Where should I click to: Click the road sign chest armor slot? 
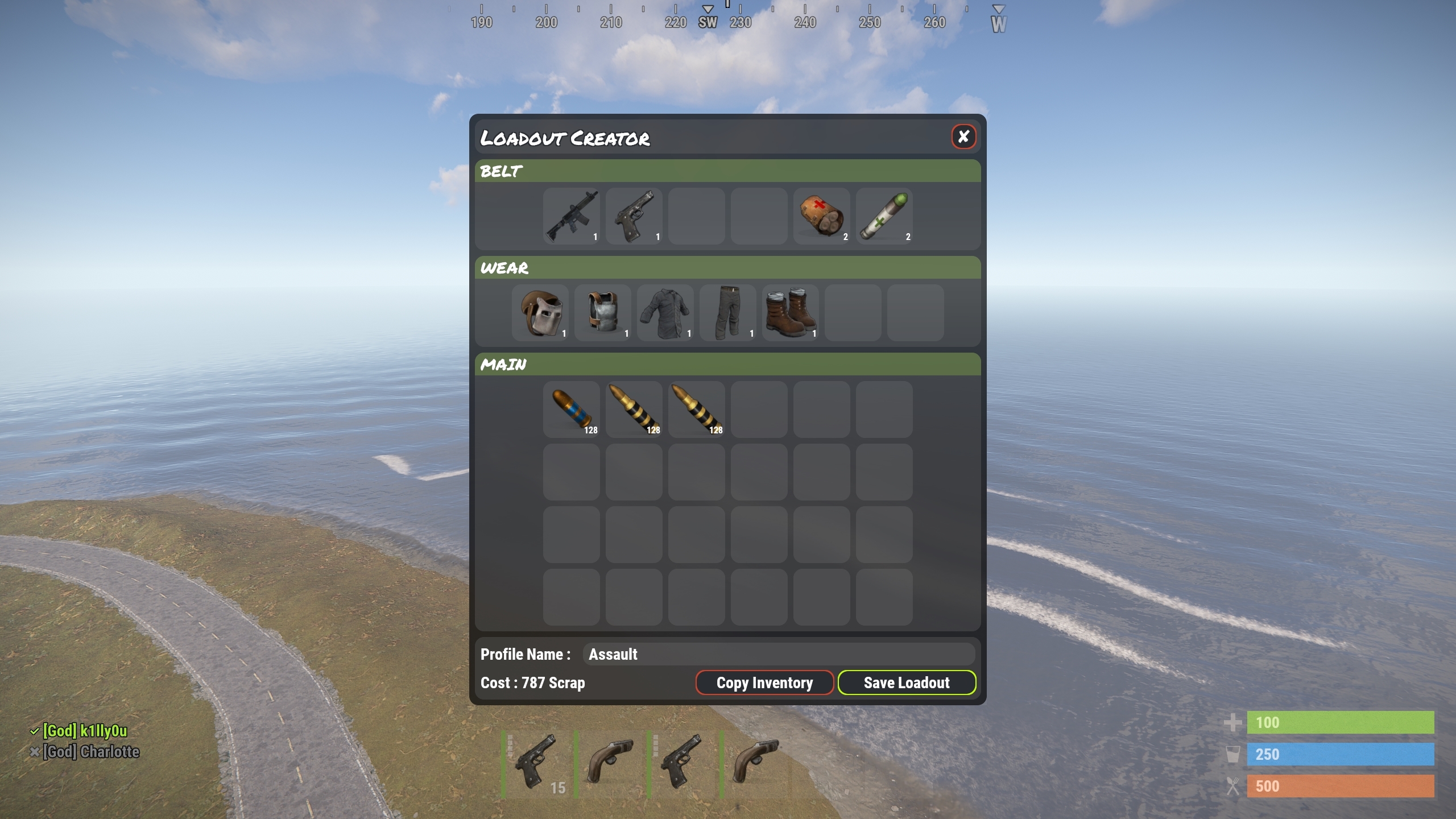pyautogui.click(x=603, y=313)
